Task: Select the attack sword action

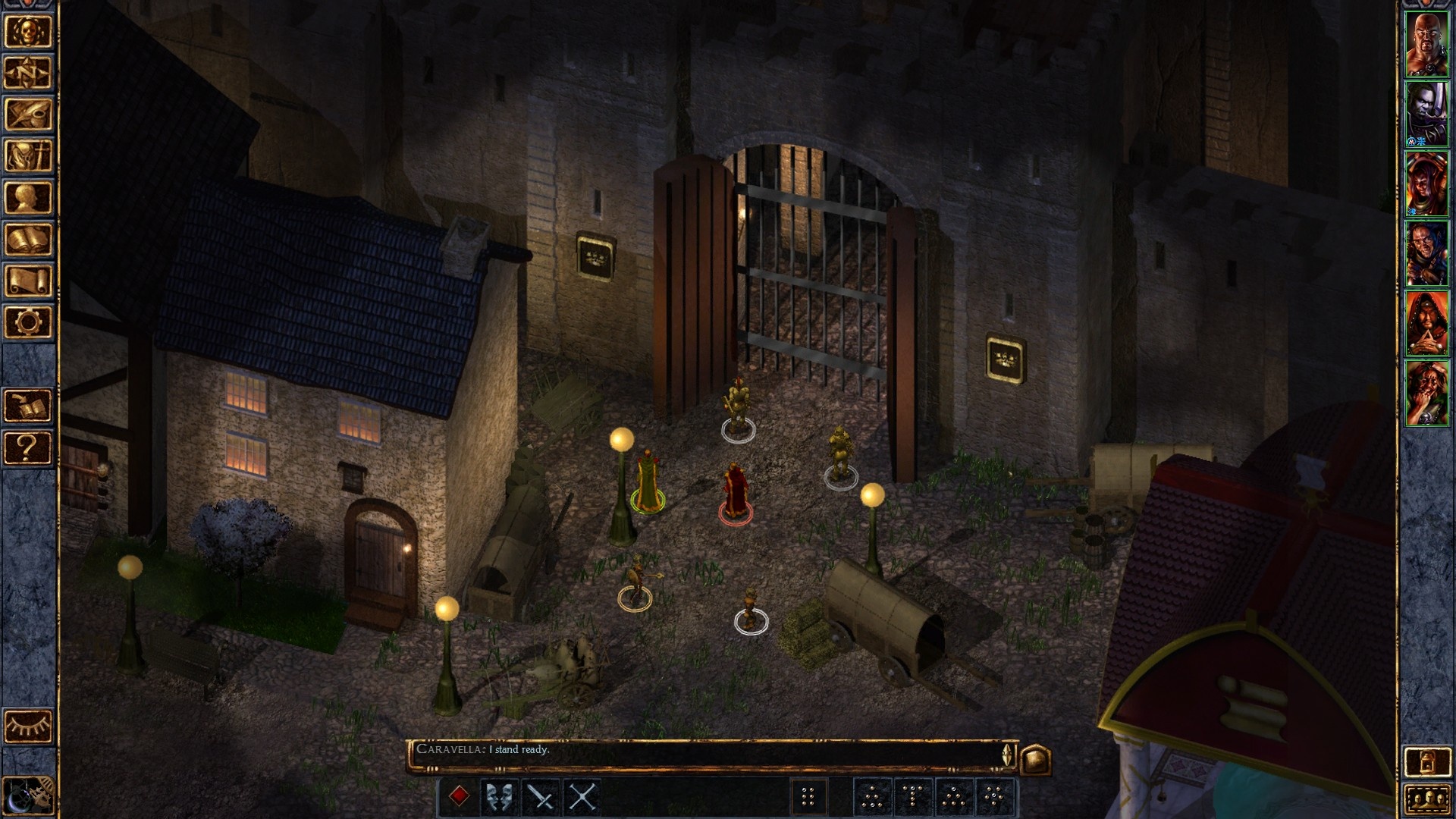Action: coord(538,795)
